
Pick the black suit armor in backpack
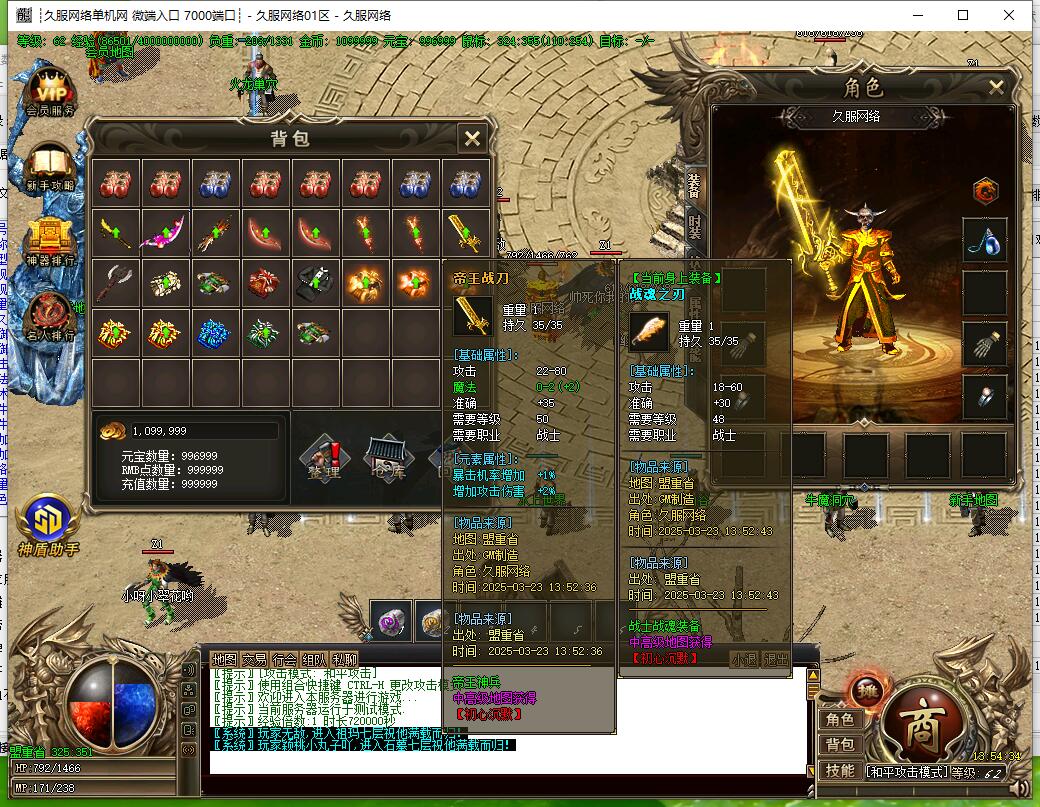(316, 283)
